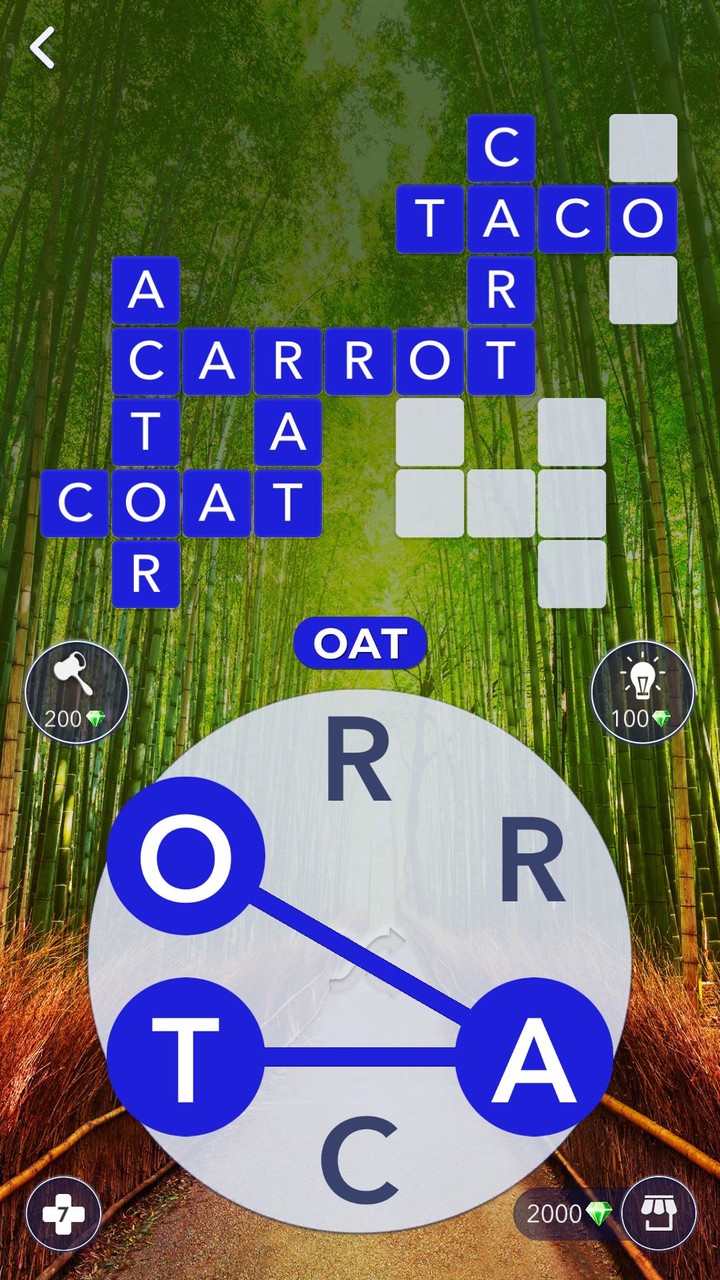Choose letter A on the wheel
The height and width of the screenshot is (1280, 720).
pyautogui.click(x=534, y=1057)
